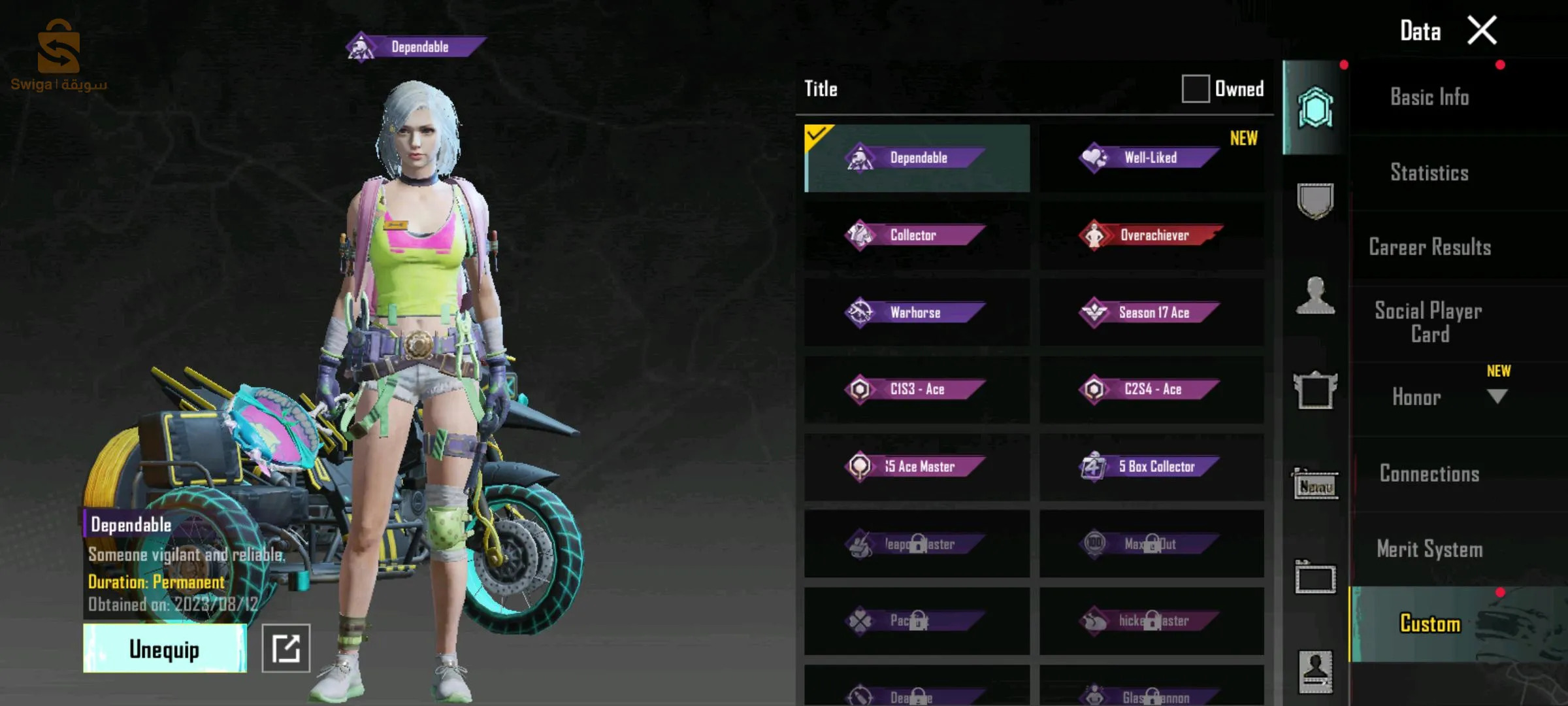1568x706 pixels.
Task: Close the Data panel
Action: click(1482, 31)
